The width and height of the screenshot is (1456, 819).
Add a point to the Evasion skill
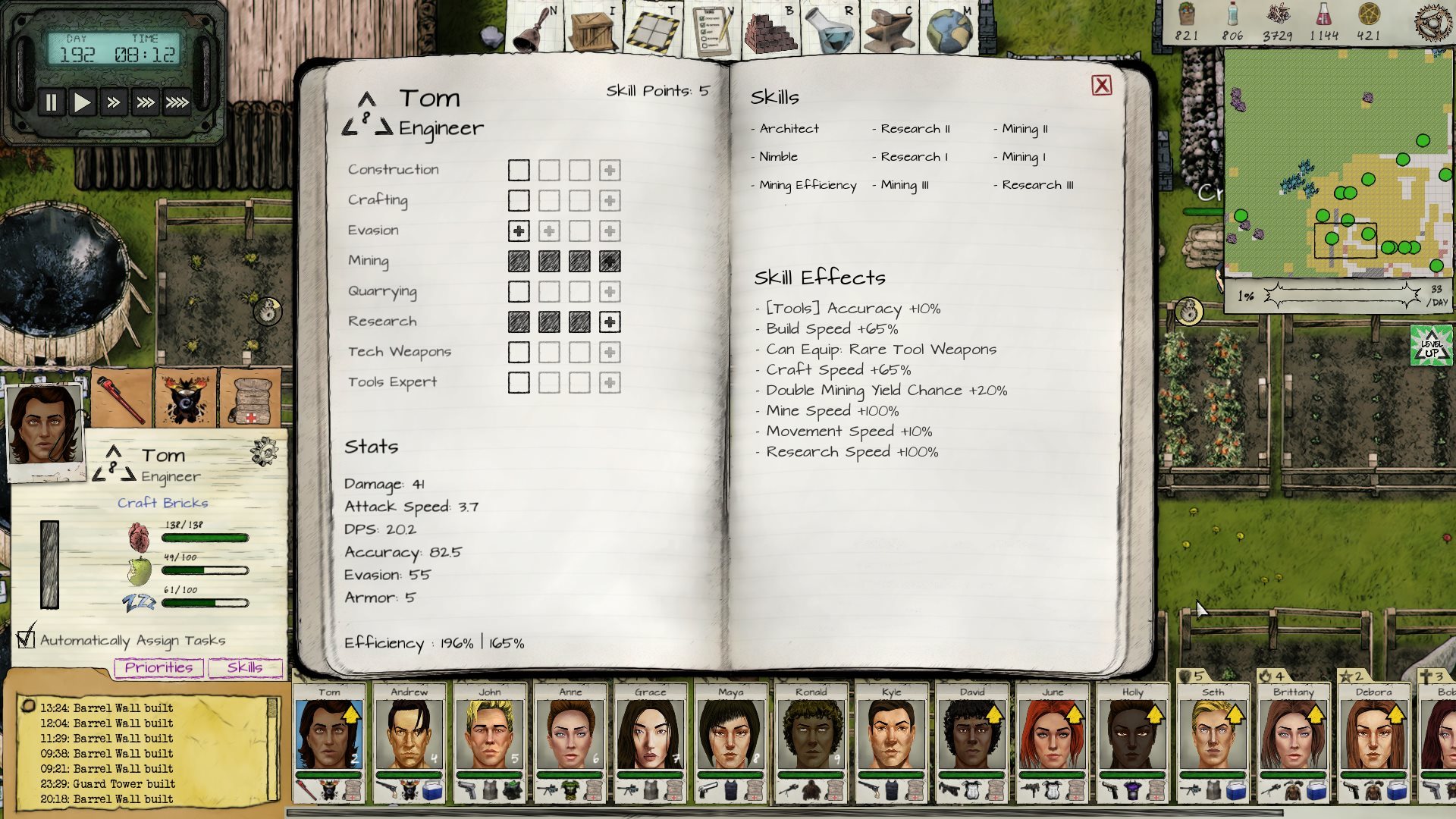[519, 231]
